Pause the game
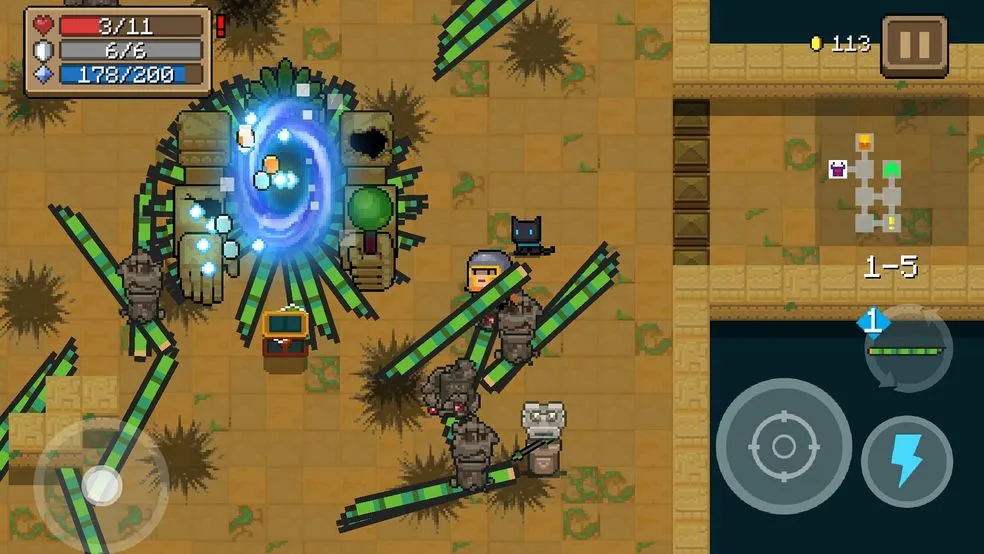 [x=913, y=45]
